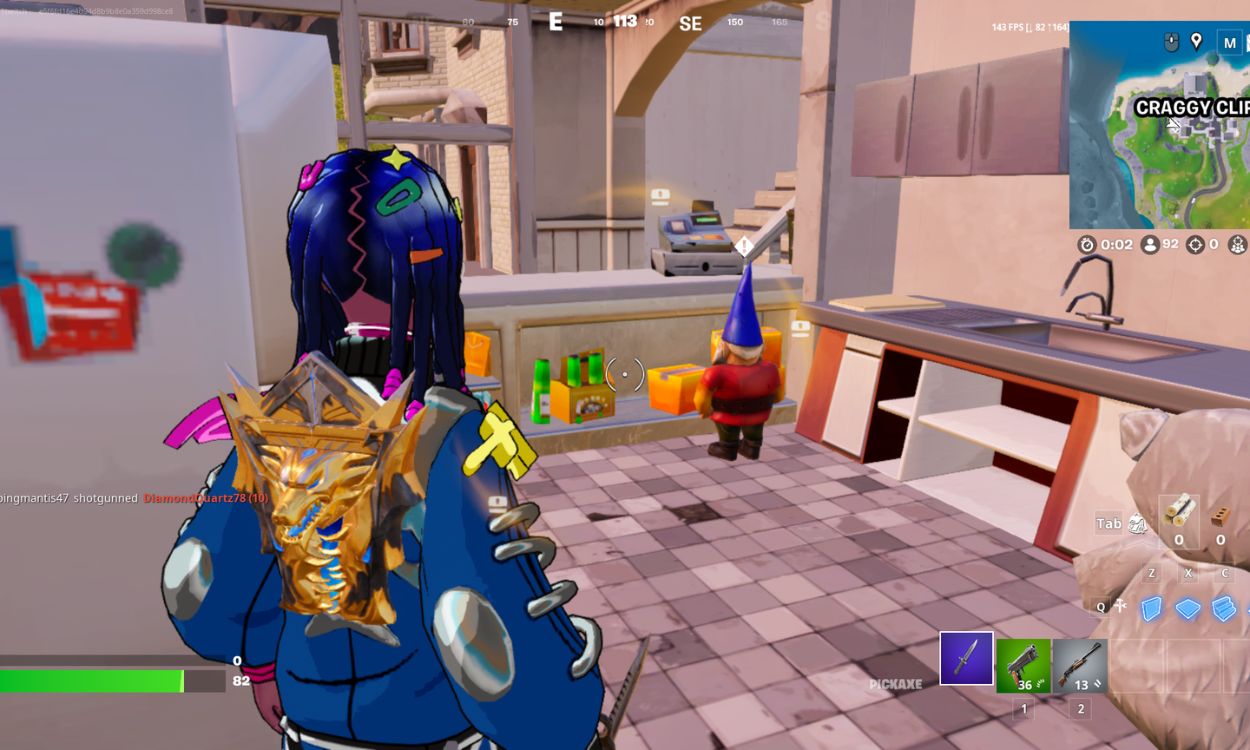Choose the wall build piece
The width and height of the screenshot is (1250, 750).
click(x=1151, y=608)
